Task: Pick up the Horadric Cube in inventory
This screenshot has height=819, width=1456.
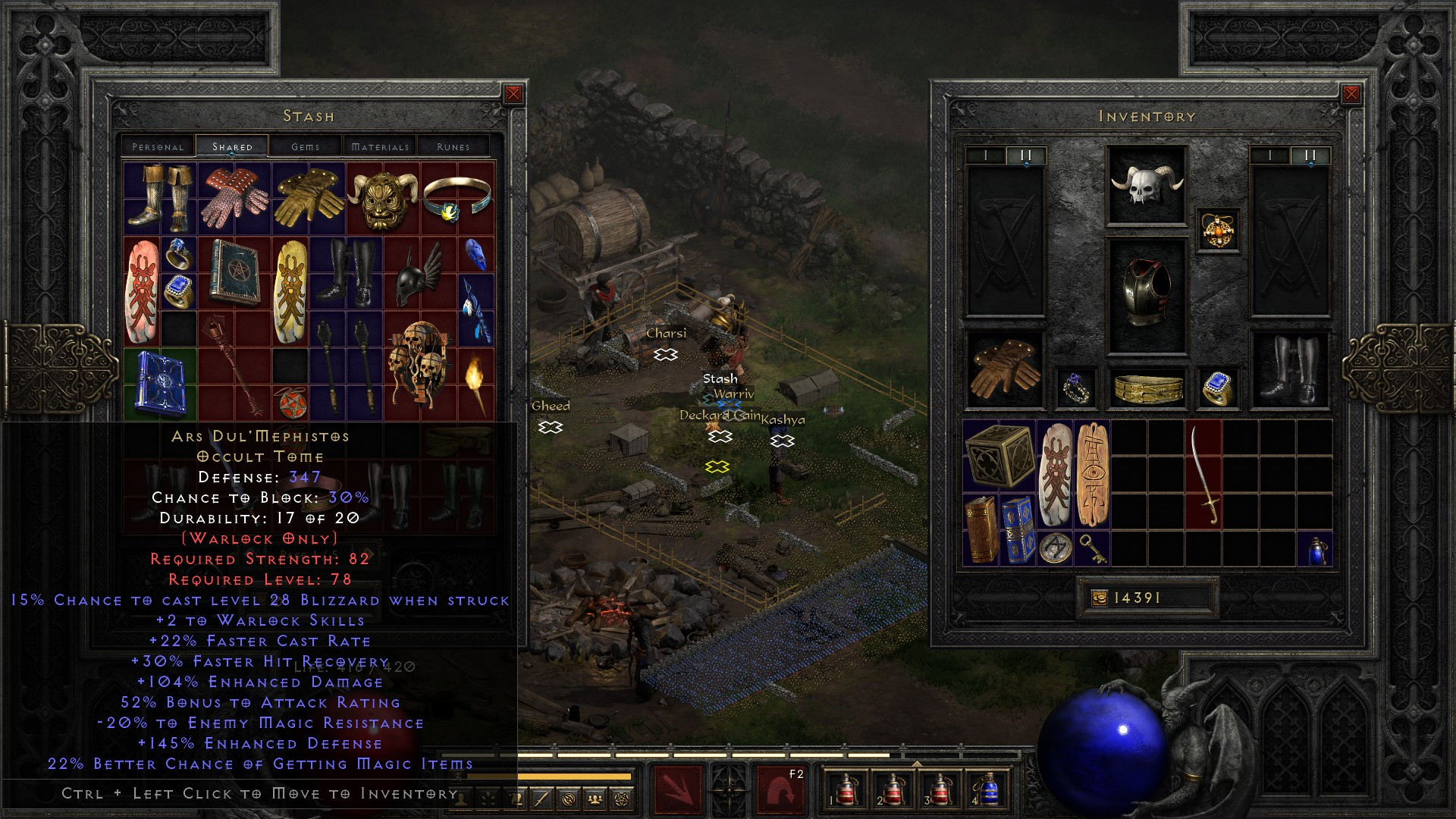Action: click(x=999, y=456)
